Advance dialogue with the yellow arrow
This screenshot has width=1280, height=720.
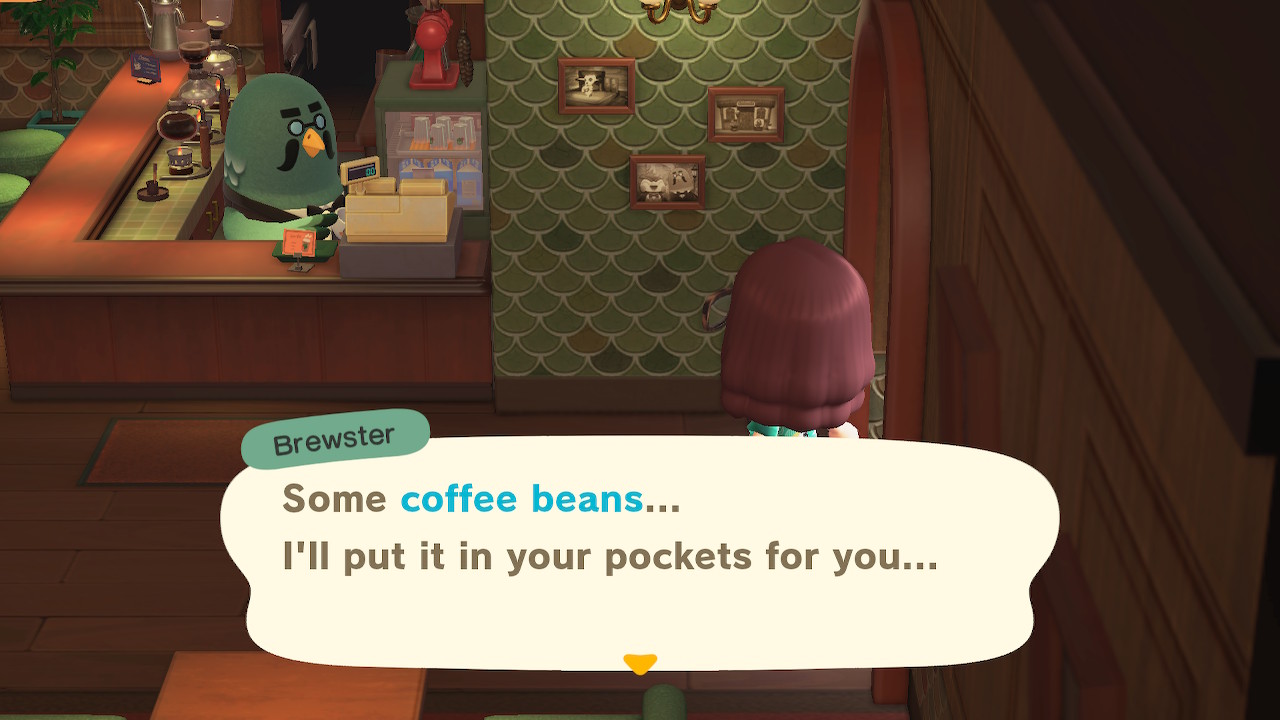640,663
